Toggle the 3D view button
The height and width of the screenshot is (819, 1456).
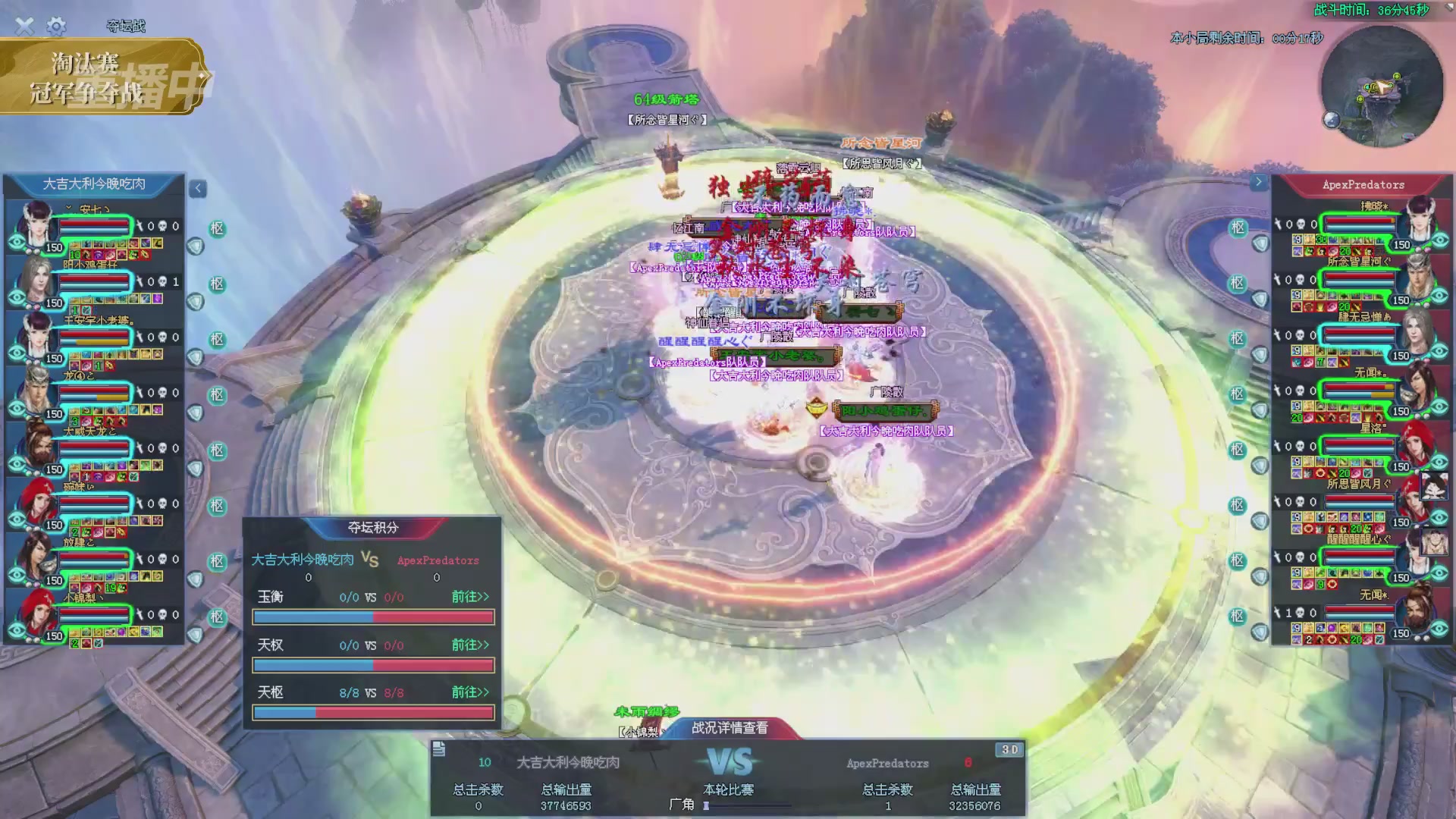pos(1009,750)
